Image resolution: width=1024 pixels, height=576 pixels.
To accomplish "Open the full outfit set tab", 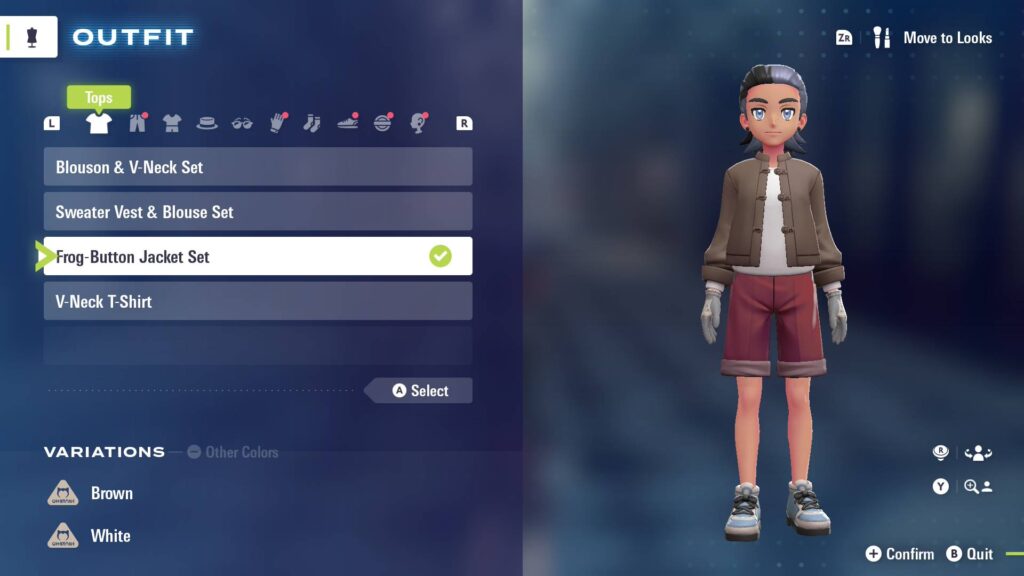I will (172, 123).
